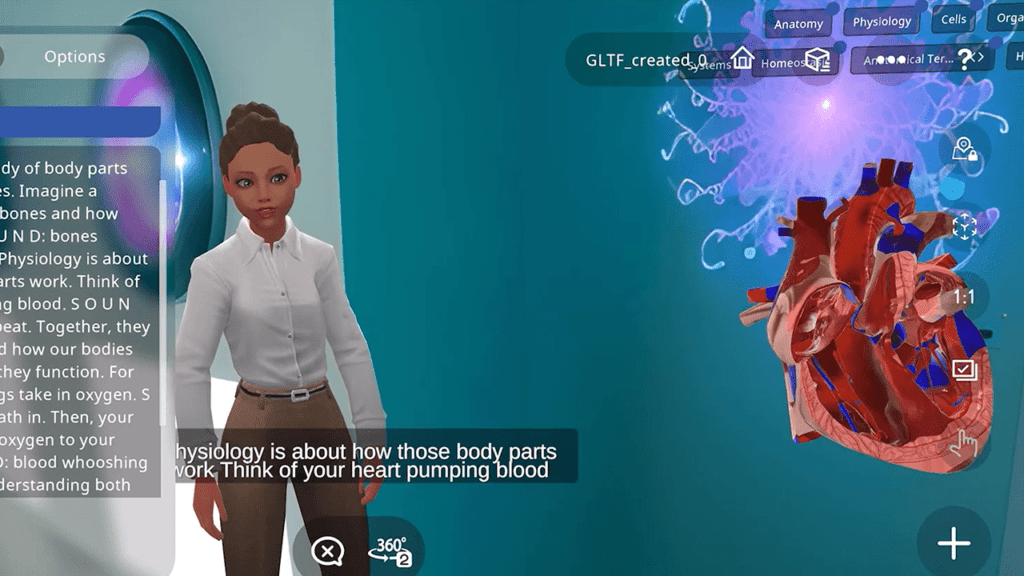Open the 3D cube model library icon
The height and width of the screenshot is (576, 1024).
coord(817,58)
